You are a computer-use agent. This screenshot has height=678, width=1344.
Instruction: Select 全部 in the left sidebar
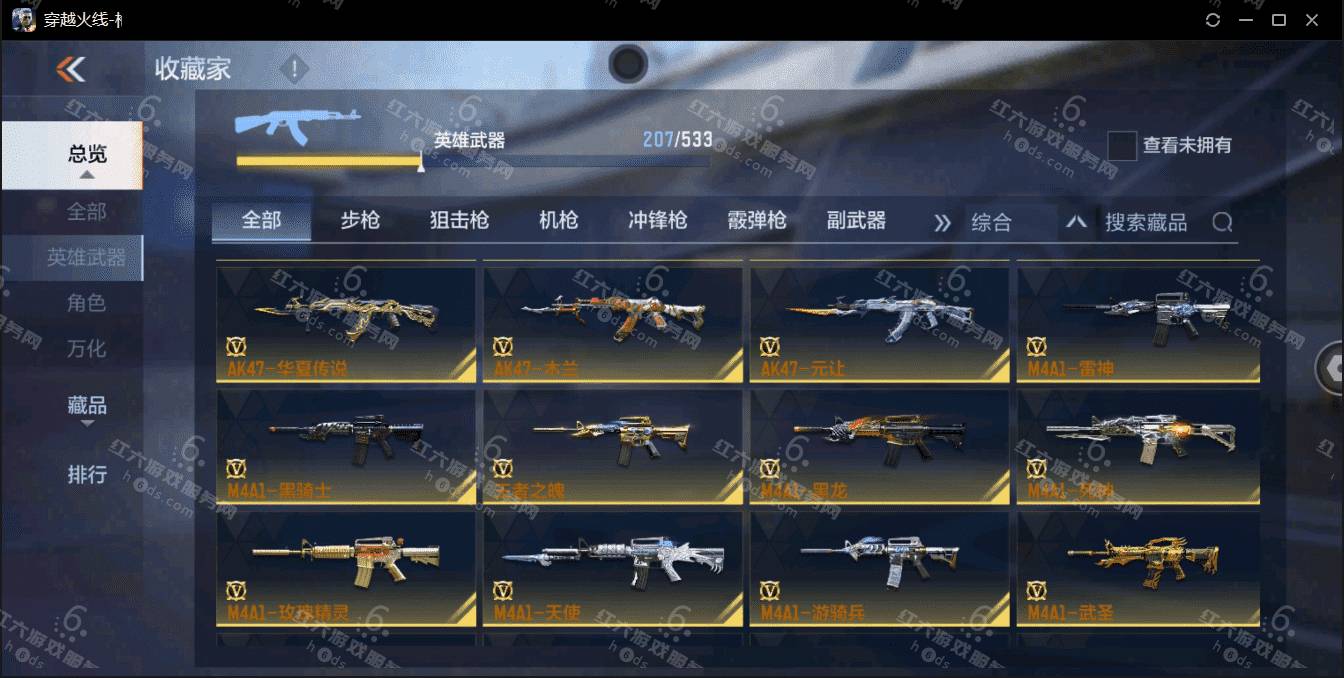click(x=87, y=212)
